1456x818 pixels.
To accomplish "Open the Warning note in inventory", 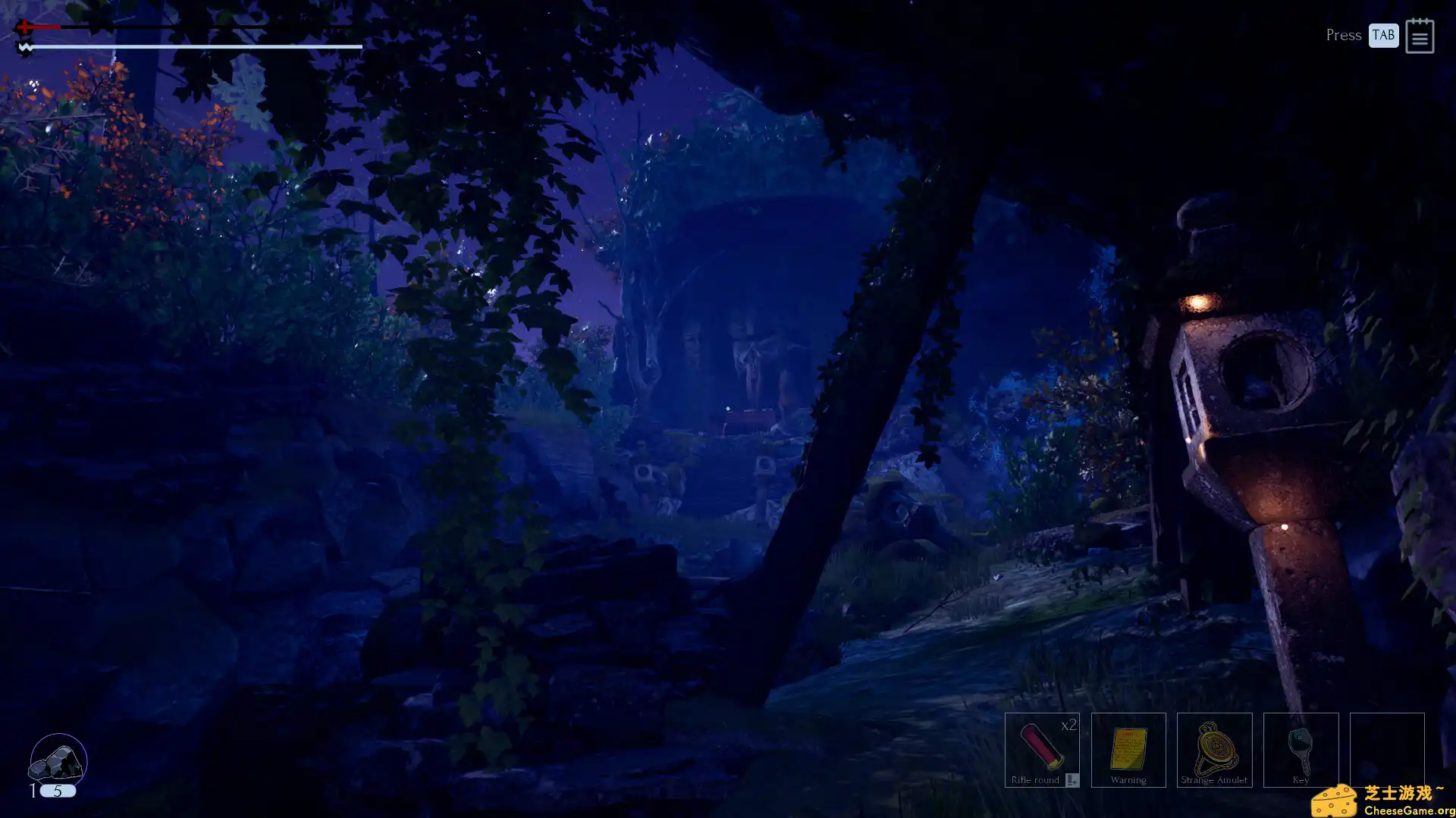I will (x=1128, y=751).
